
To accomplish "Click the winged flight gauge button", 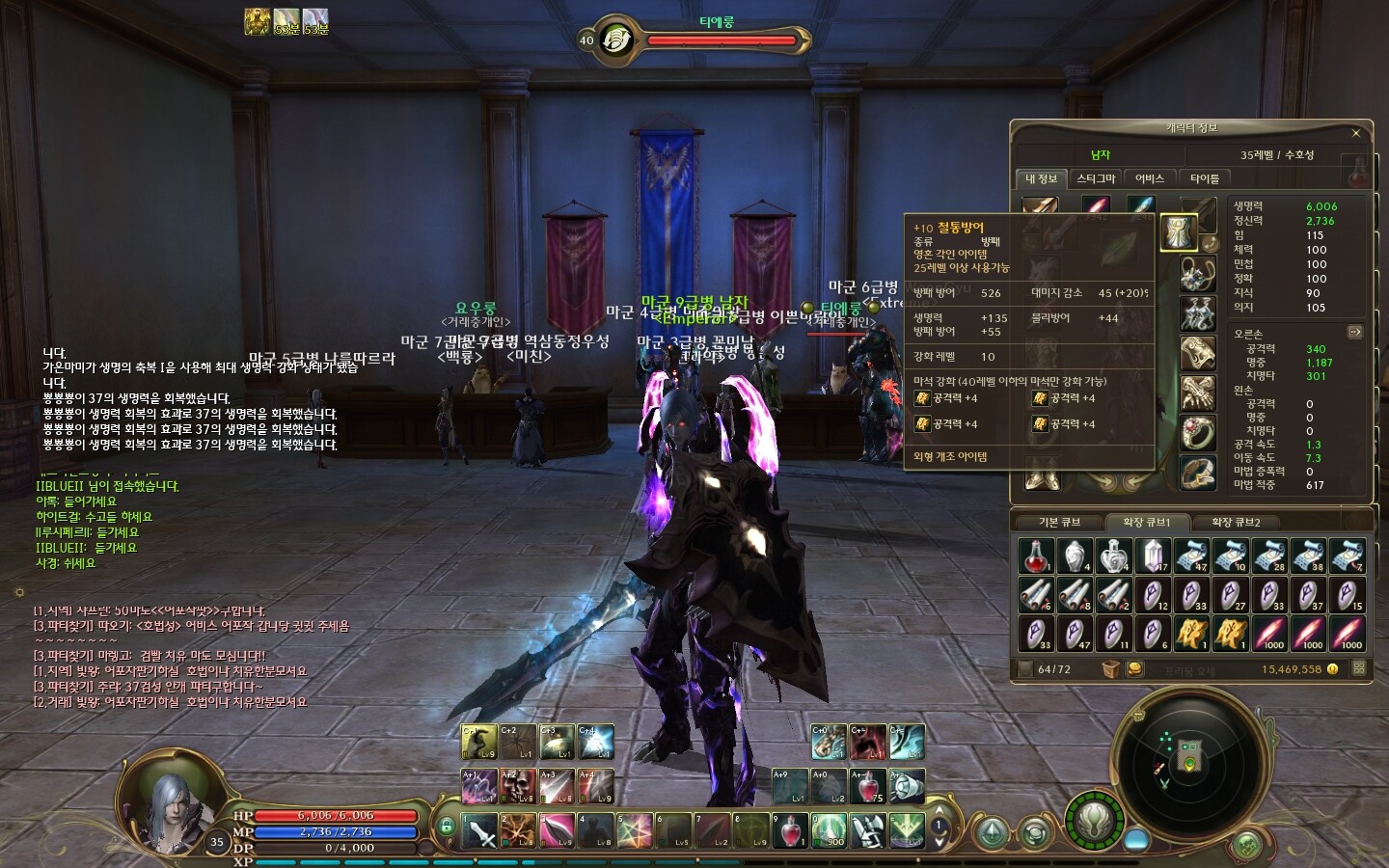I will [1093, 822].
